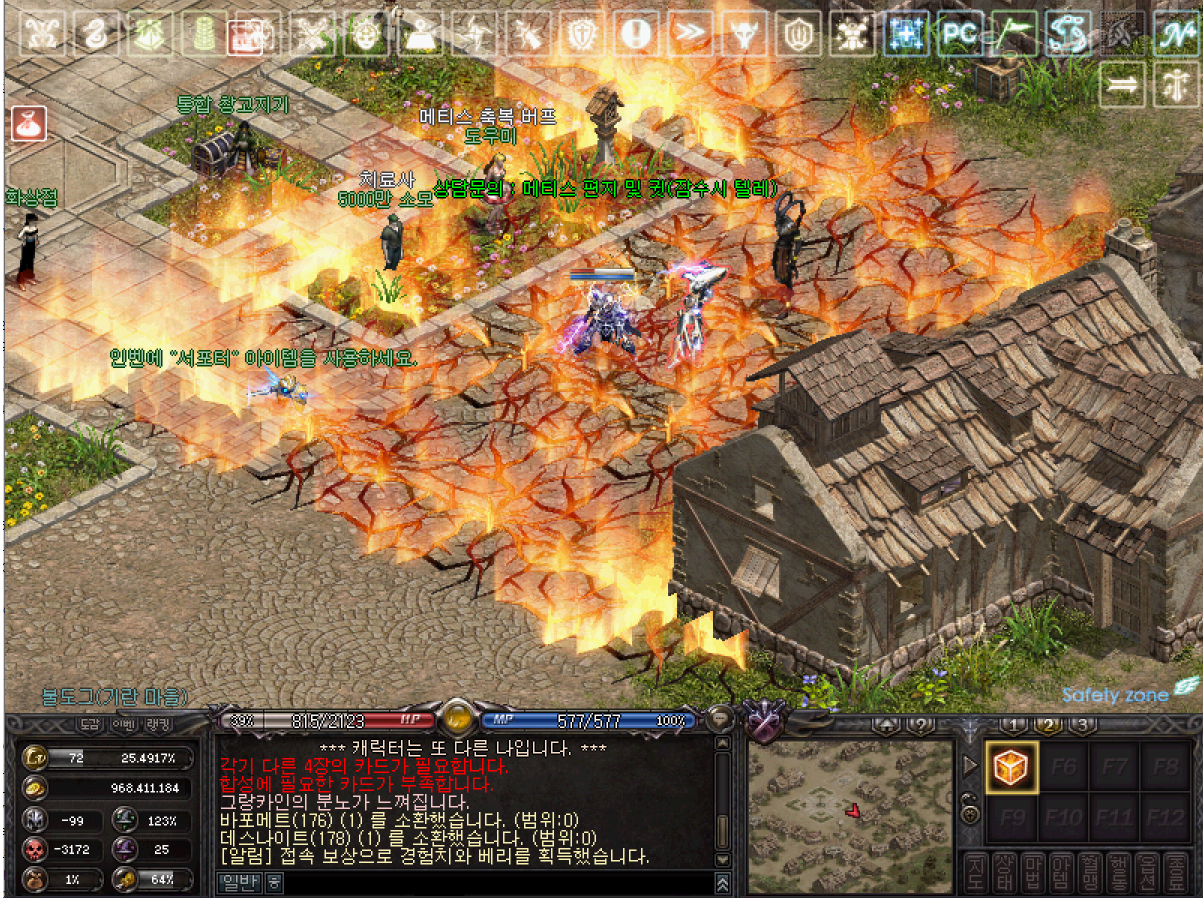Open the 도감 (codex) tab
The width and height of the screenshot is (1203, 898).
[91, 723]
